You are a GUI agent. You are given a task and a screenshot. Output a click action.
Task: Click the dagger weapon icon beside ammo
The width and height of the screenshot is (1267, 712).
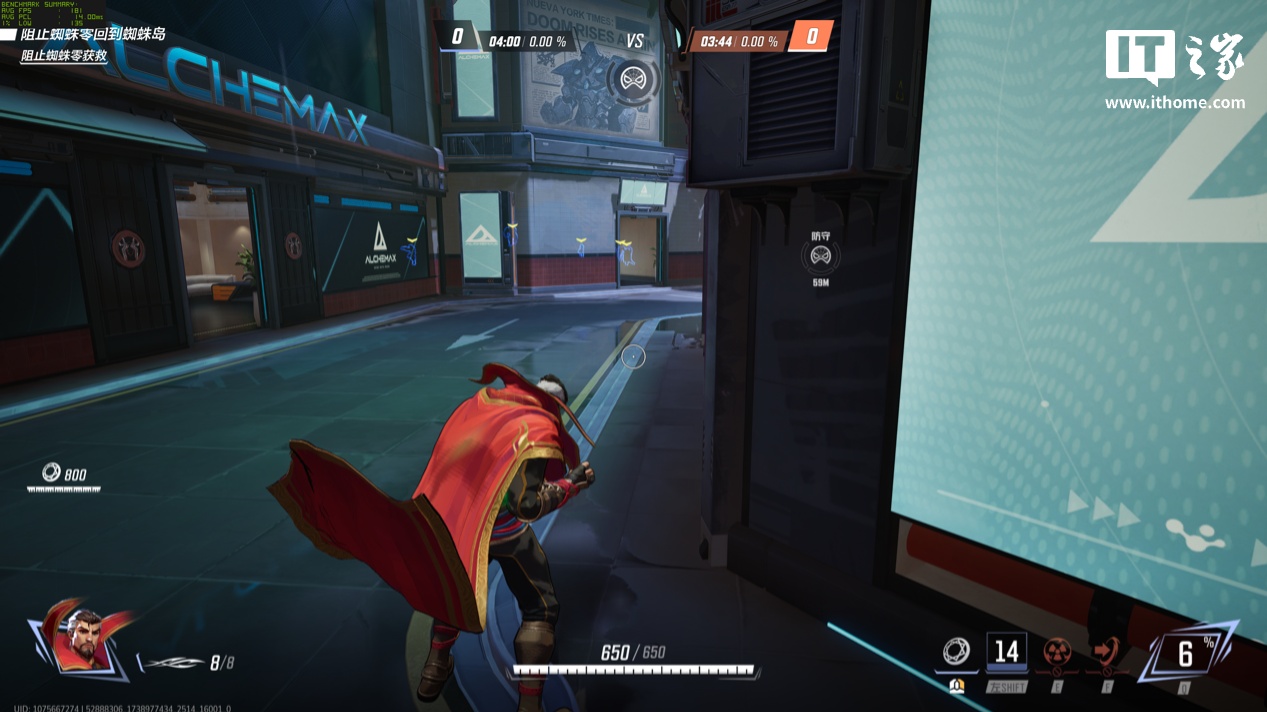170,663
